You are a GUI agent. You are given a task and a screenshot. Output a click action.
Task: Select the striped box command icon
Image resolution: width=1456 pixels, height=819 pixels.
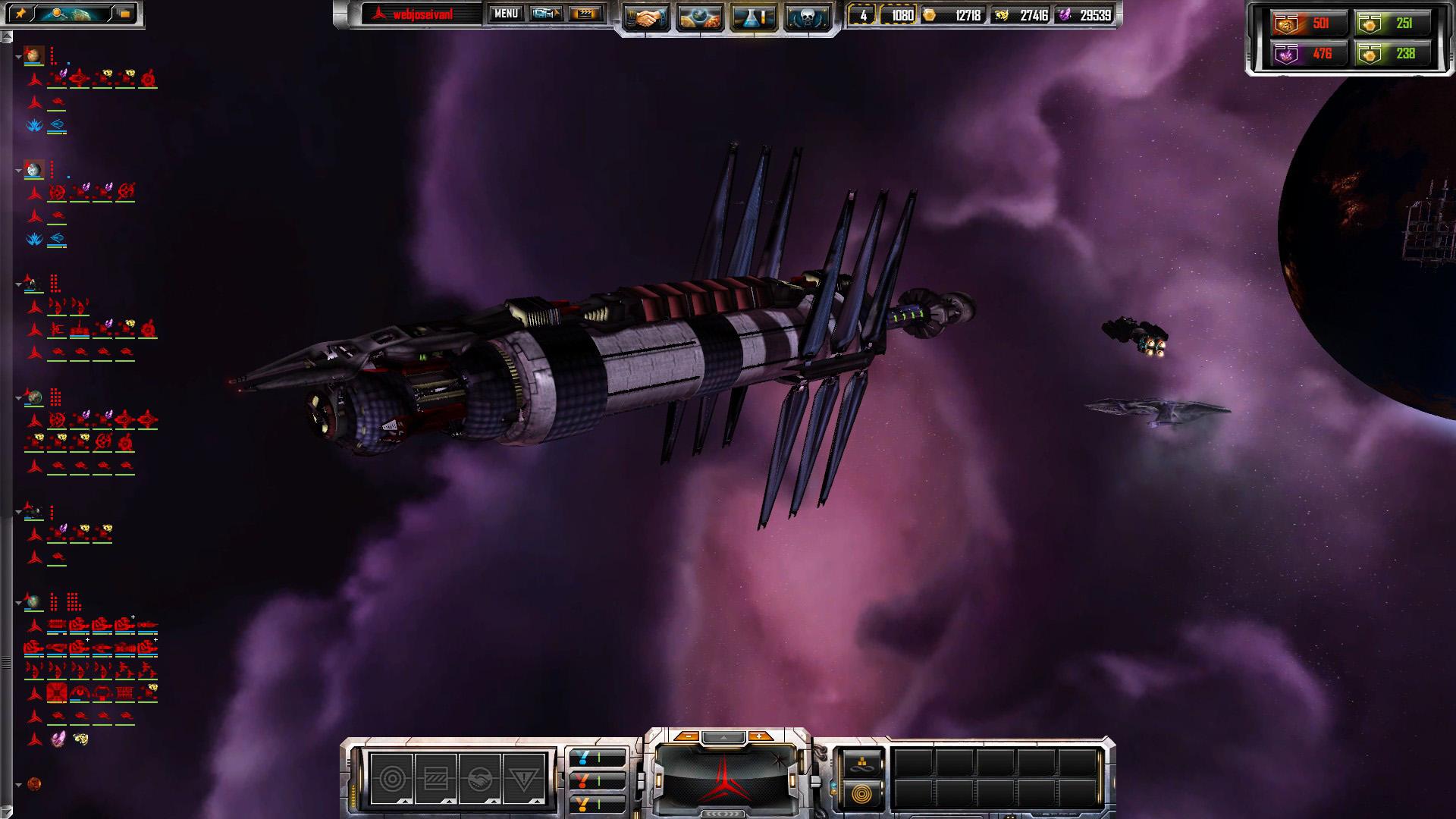click(x=436, y=779)
